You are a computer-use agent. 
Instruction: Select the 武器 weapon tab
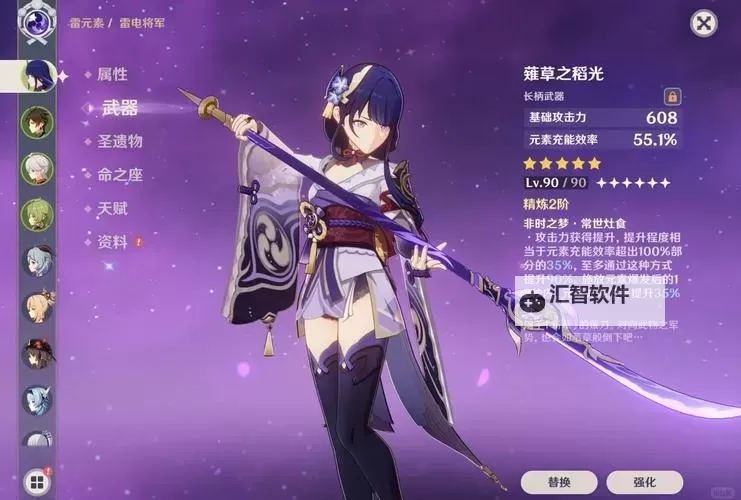(x=120, y=108)
